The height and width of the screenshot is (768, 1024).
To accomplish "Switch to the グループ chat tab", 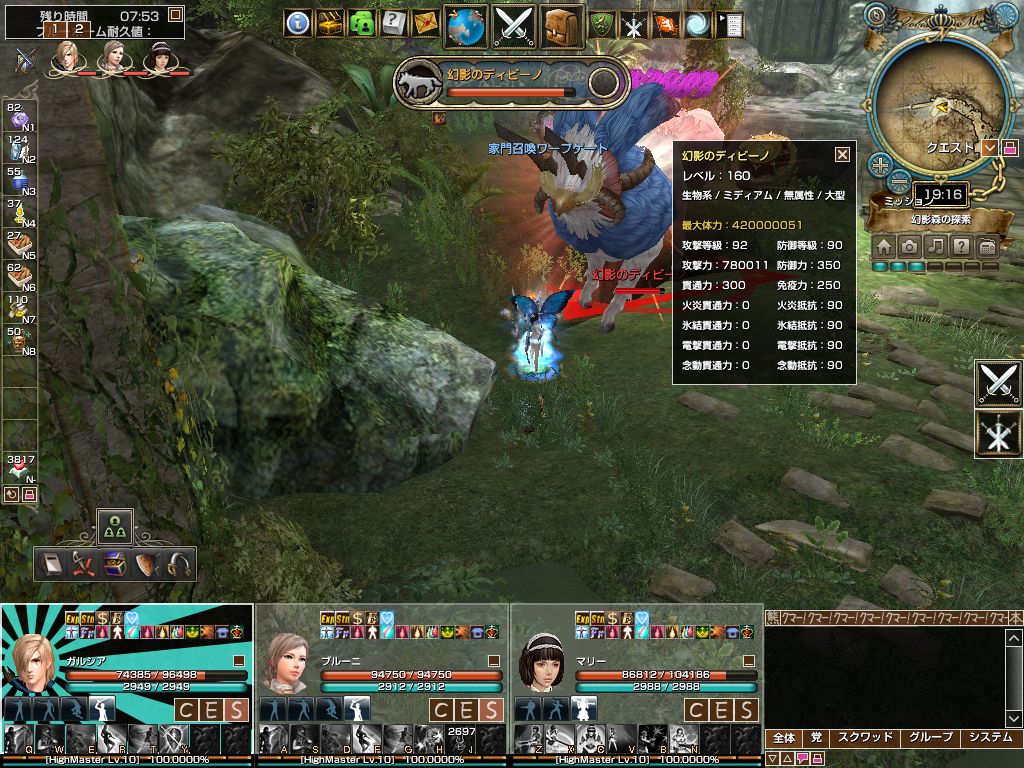I will [x=930, y=738].
